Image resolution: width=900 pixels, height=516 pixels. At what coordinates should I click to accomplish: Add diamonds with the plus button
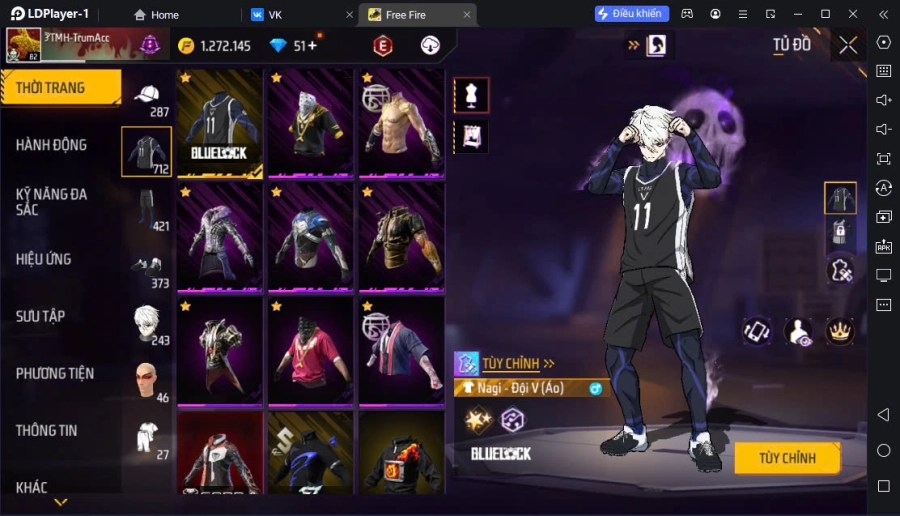pos(312,46)
